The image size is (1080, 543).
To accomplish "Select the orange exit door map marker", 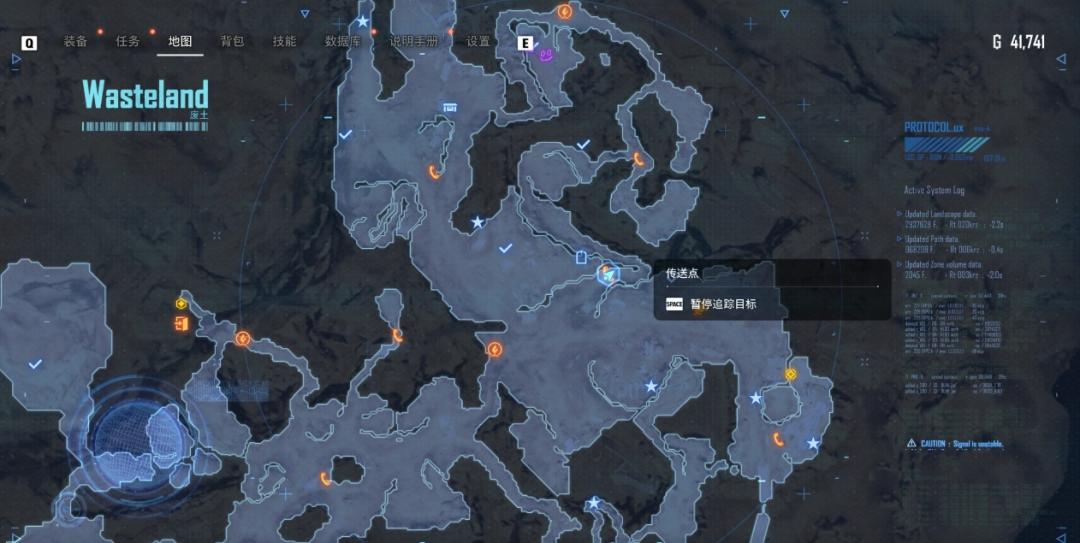I will tap(181, 323).
